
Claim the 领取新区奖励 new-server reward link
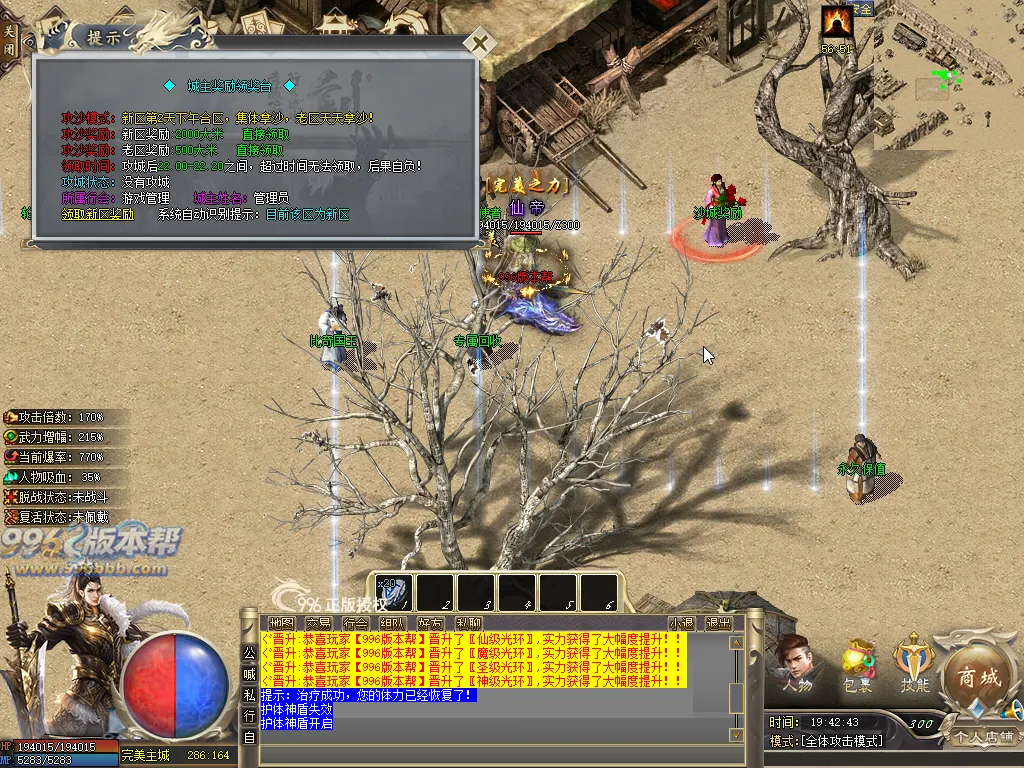click(98, 214)
